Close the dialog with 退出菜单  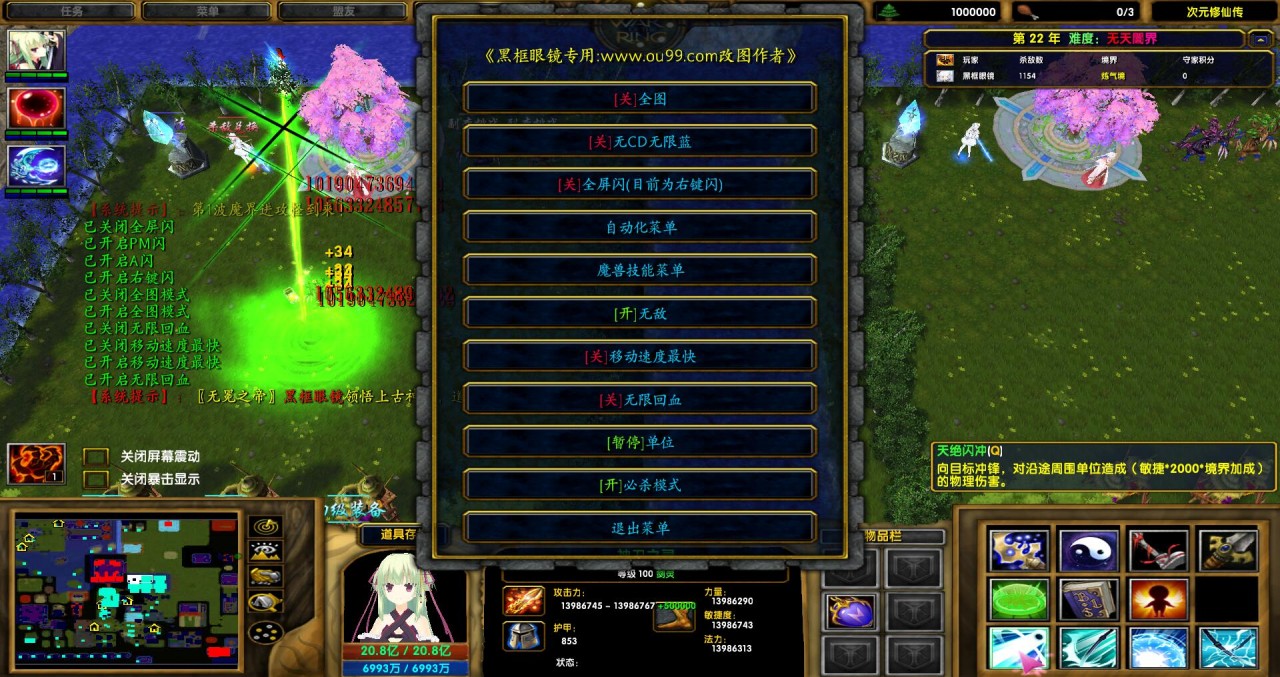pyautogui.click(x=640, y=528)
